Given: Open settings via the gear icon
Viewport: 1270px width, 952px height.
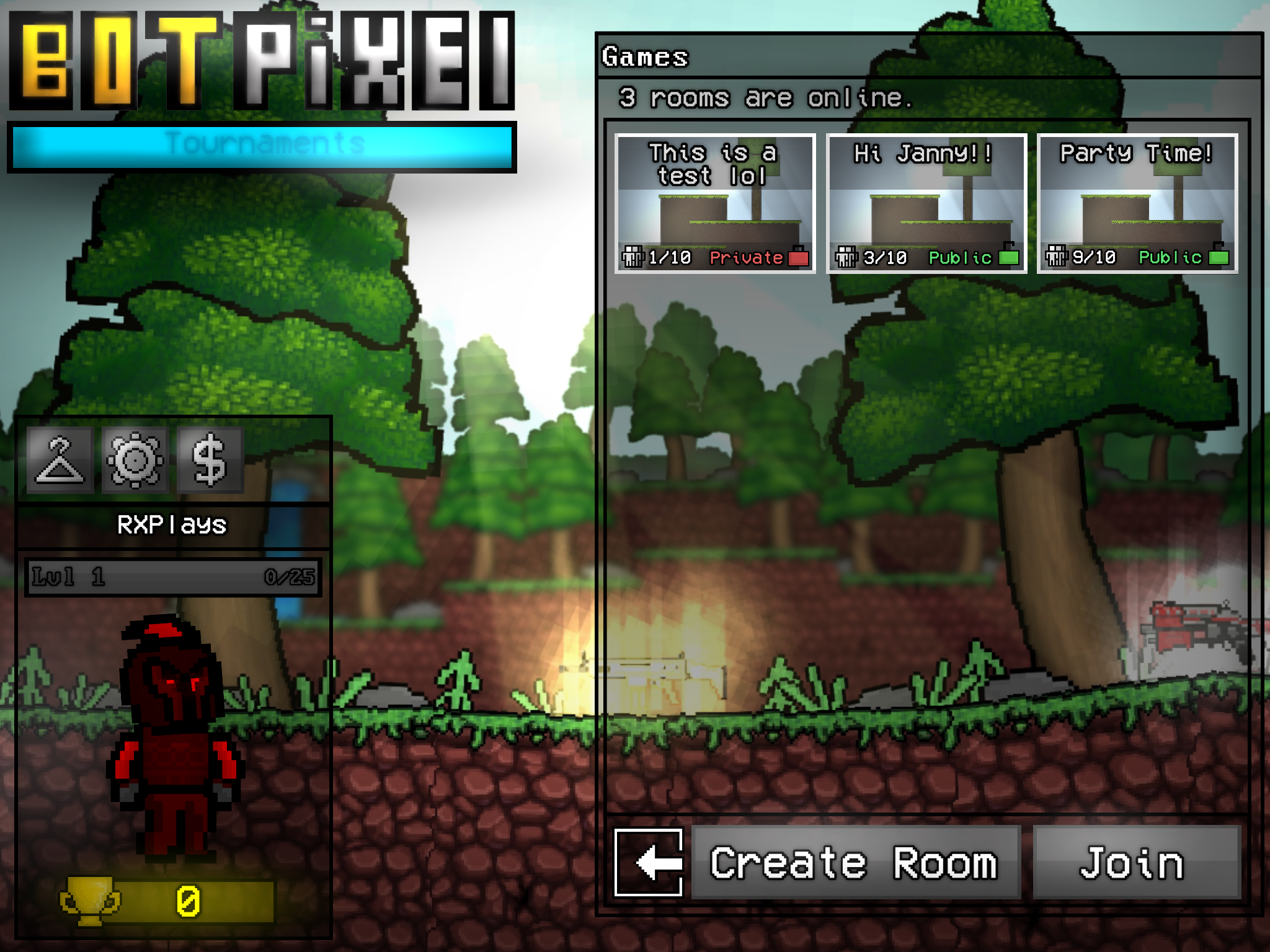Looking at the screenshot, I should click(x=135, y=460).
